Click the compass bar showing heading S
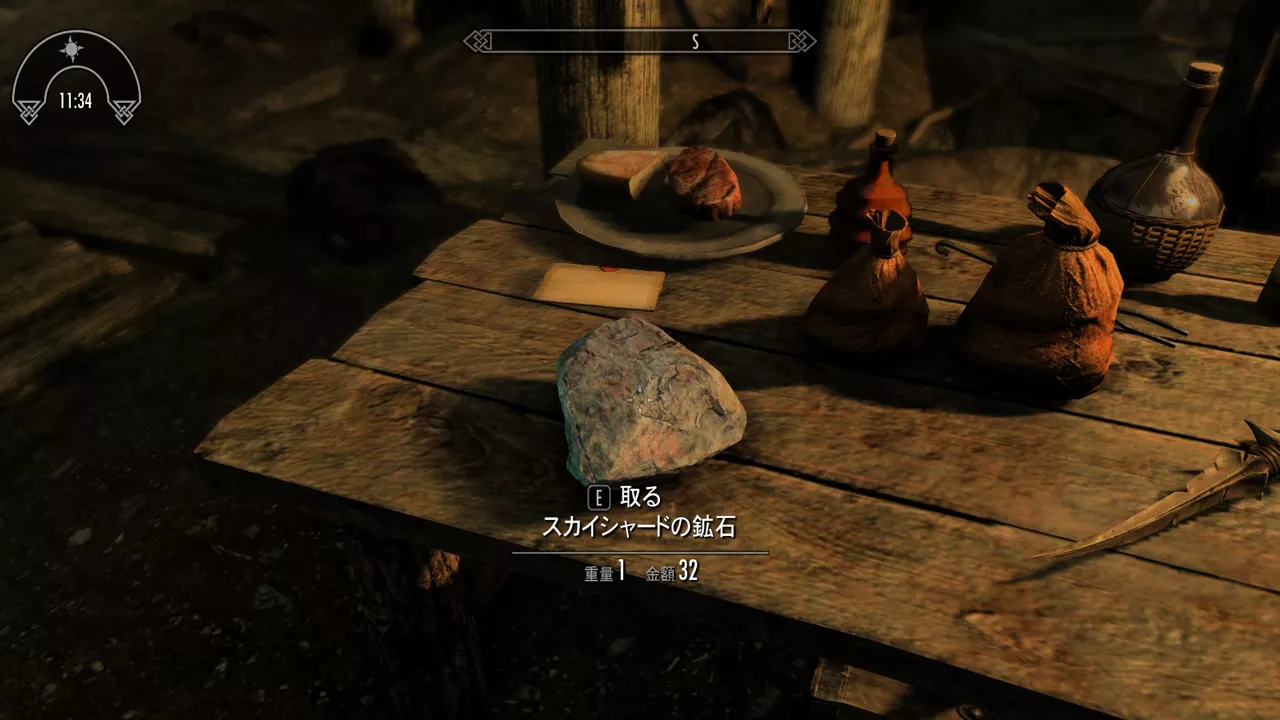 pyautogui.click(x=640, y=41)
